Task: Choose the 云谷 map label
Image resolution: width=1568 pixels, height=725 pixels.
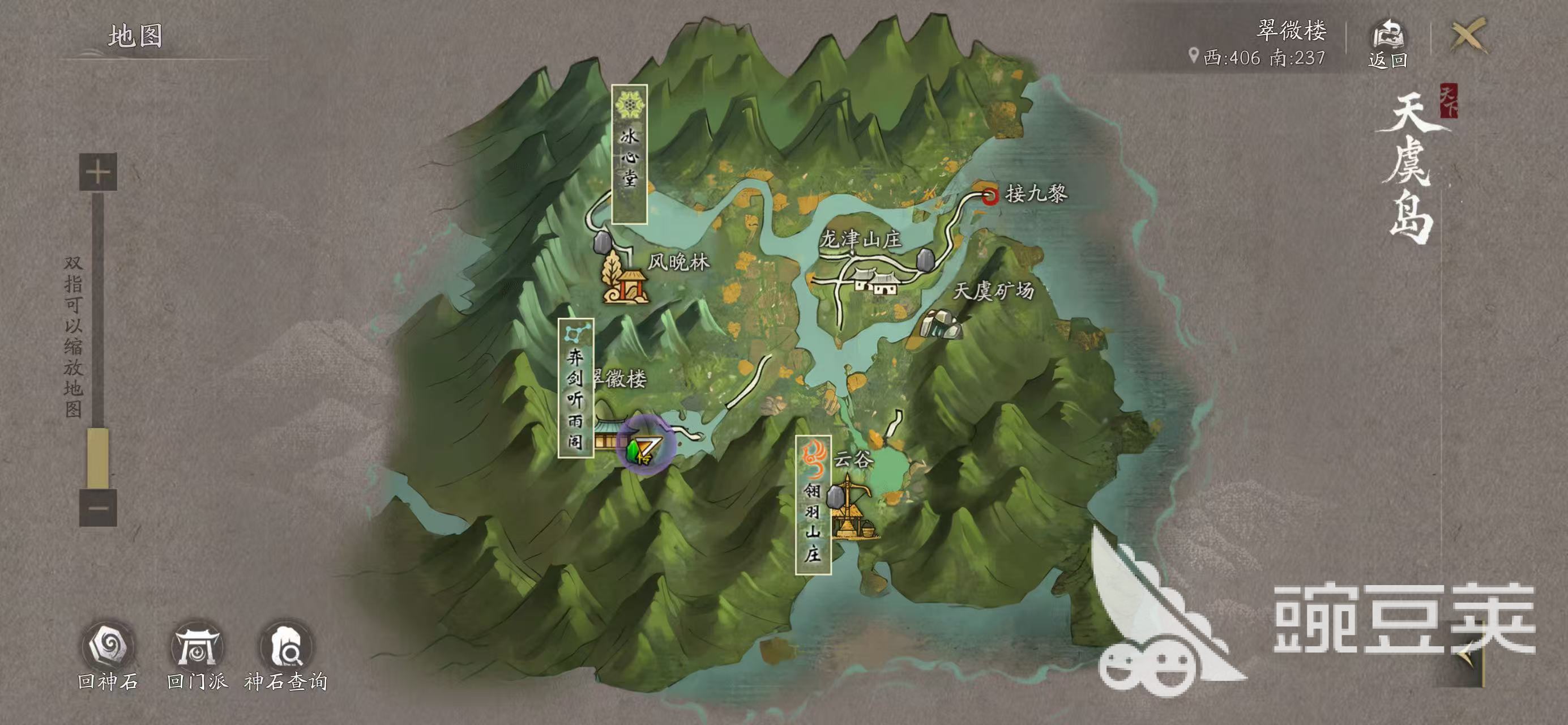Action: [x=853, y=459]
